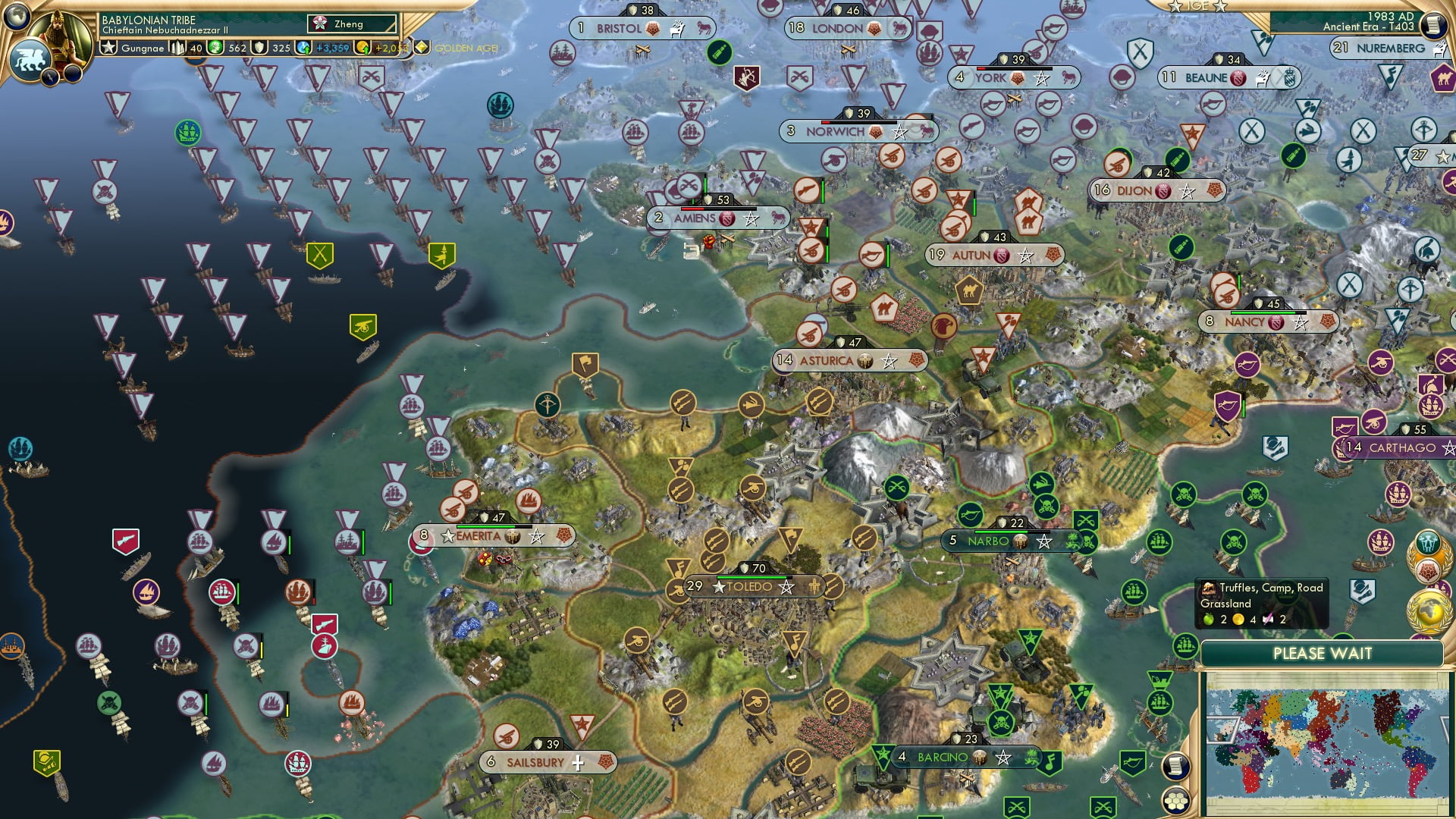Click the green science flask icon
The height and width of the screenshot is (819, 1456).
[215, 47]
